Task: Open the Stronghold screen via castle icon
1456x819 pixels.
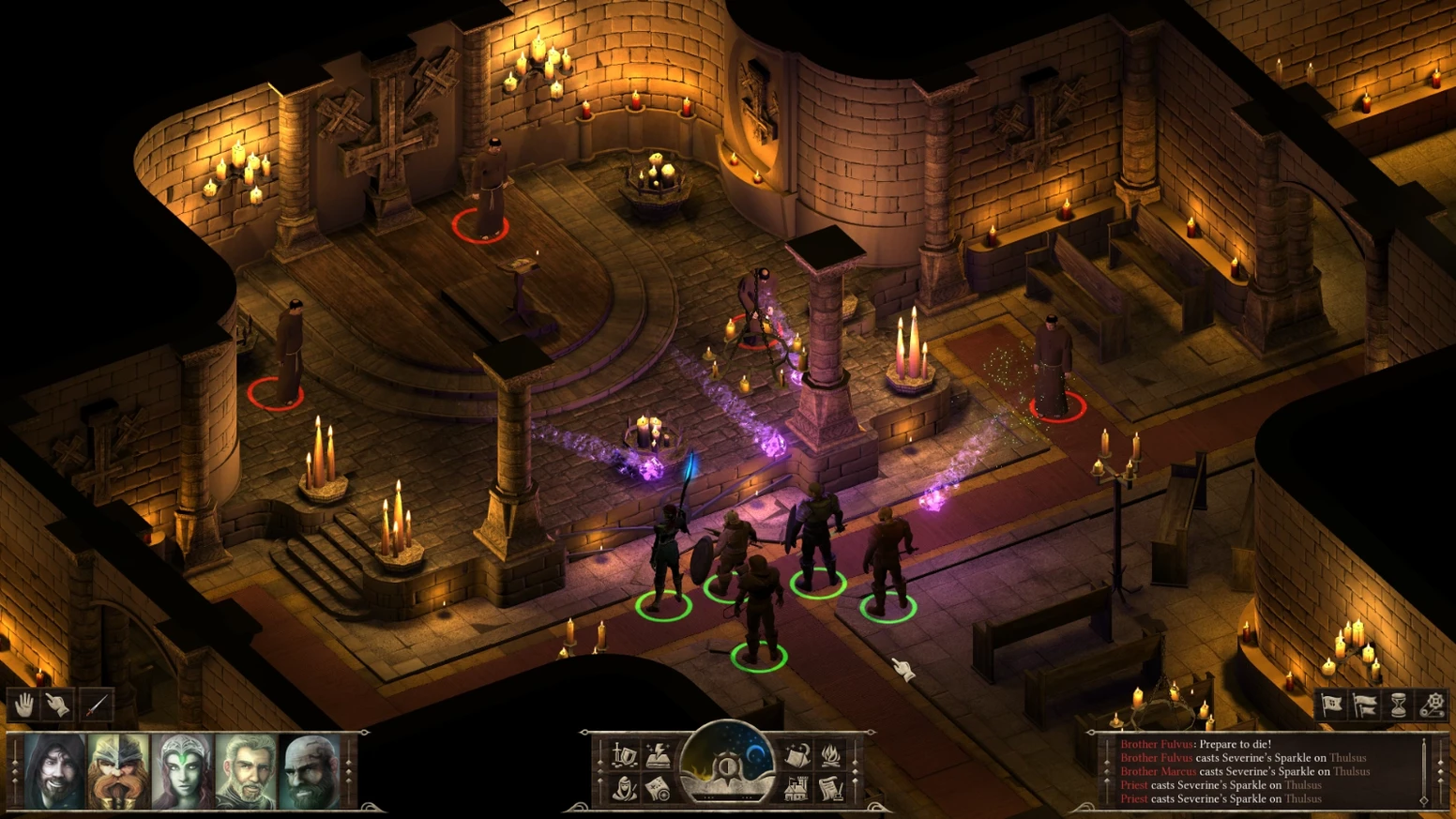Action: click(798, 789)
